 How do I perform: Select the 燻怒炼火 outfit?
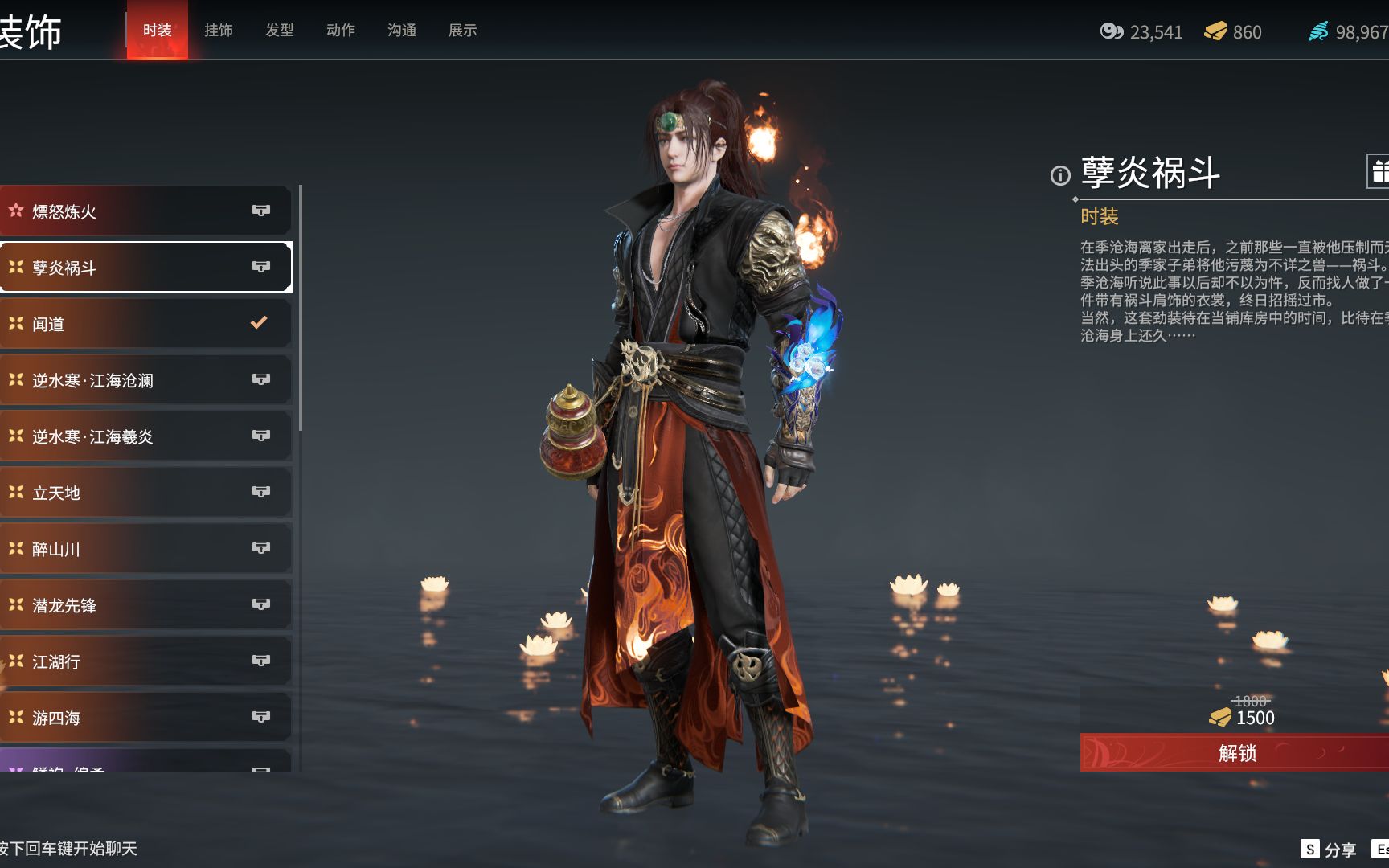[x=145, y=211]
